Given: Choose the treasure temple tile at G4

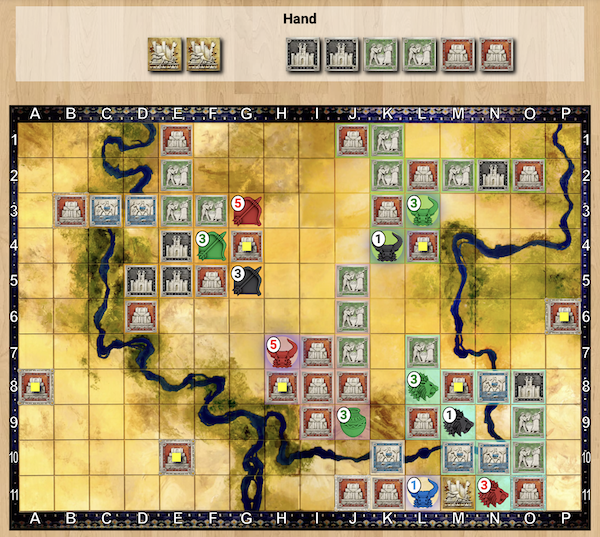Looking at the screenshot, I should pos(247,245).
